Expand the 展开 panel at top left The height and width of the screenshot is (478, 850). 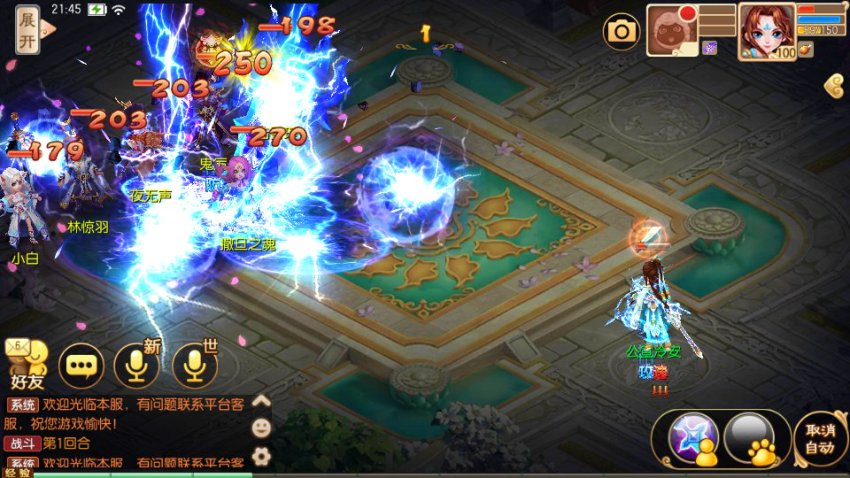coord(28,30)
